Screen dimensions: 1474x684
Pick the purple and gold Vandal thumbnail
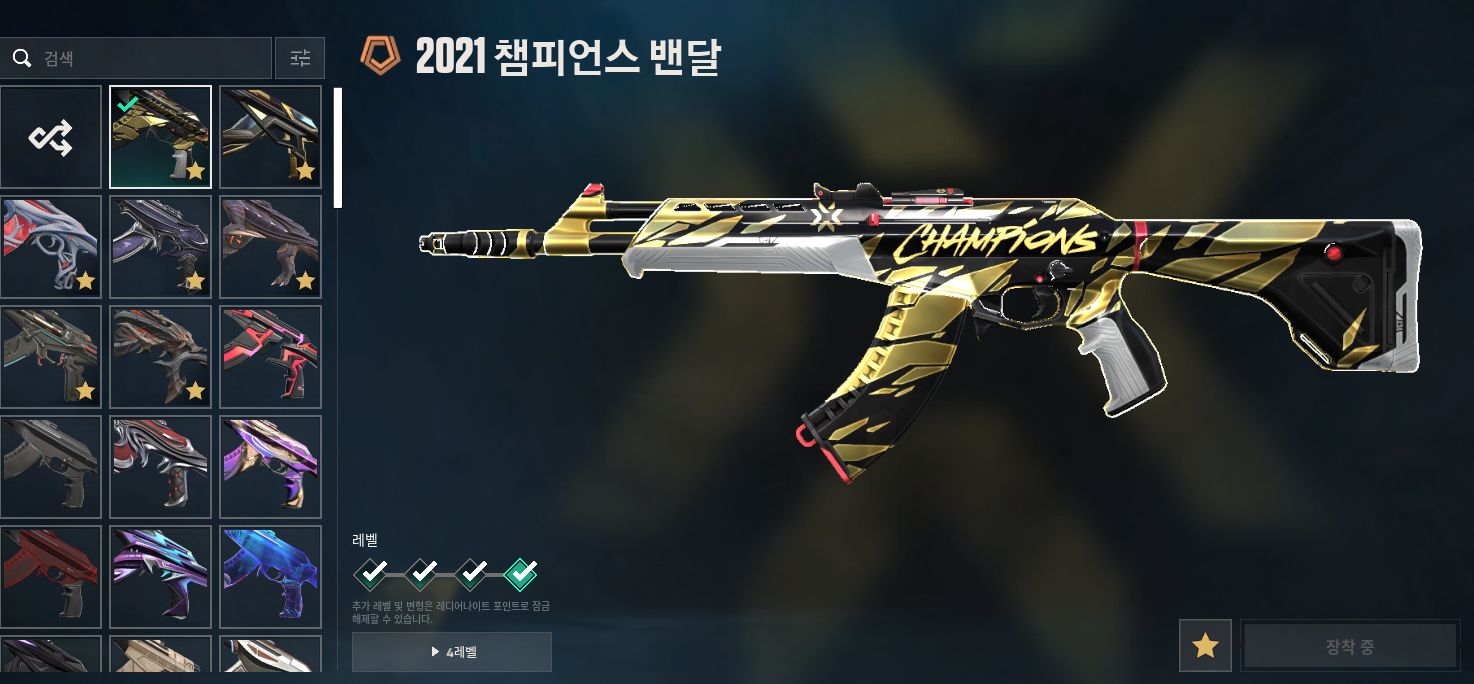270,467
